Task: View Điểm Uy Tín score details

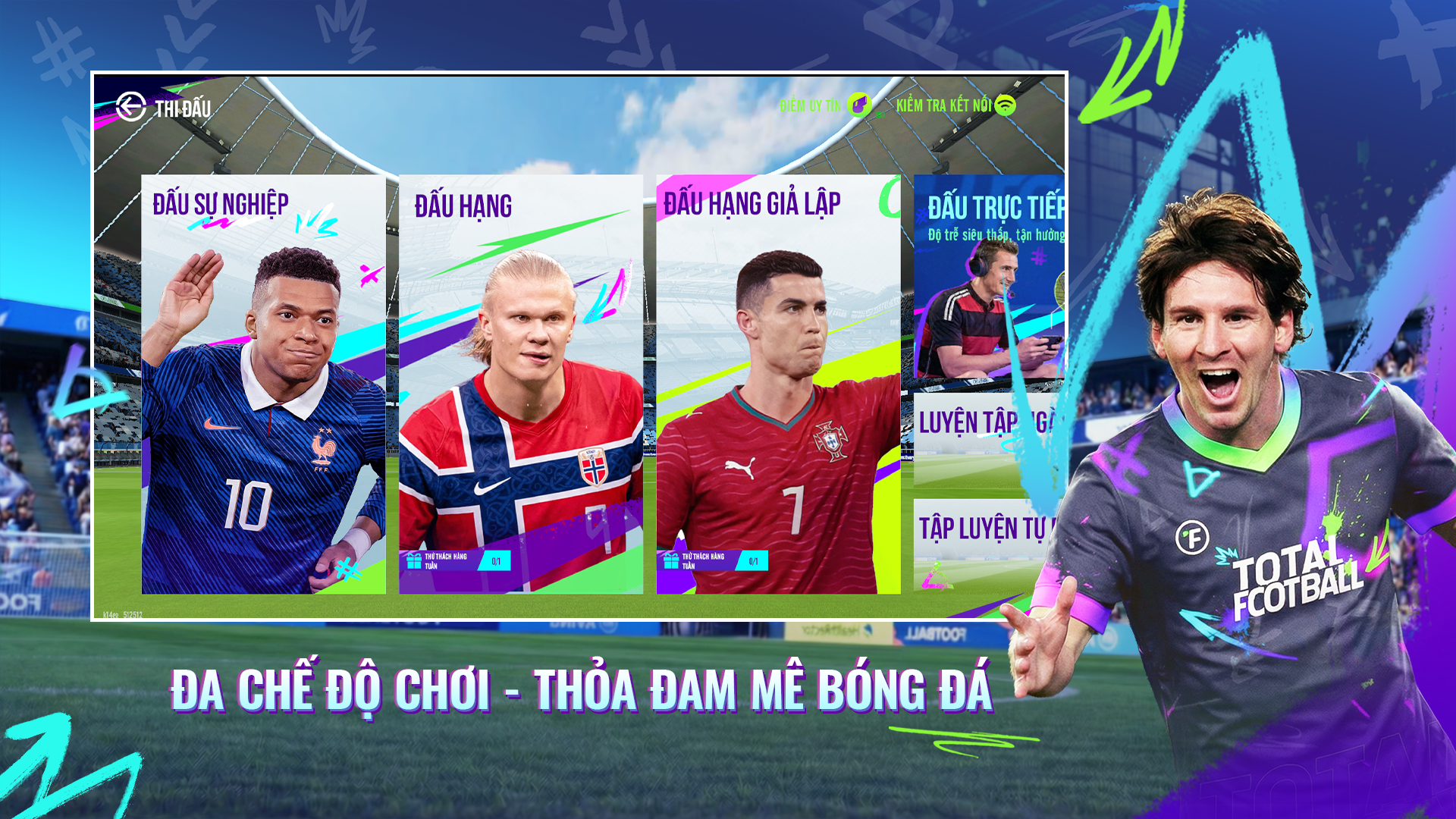Action: (x=811, y=104)
